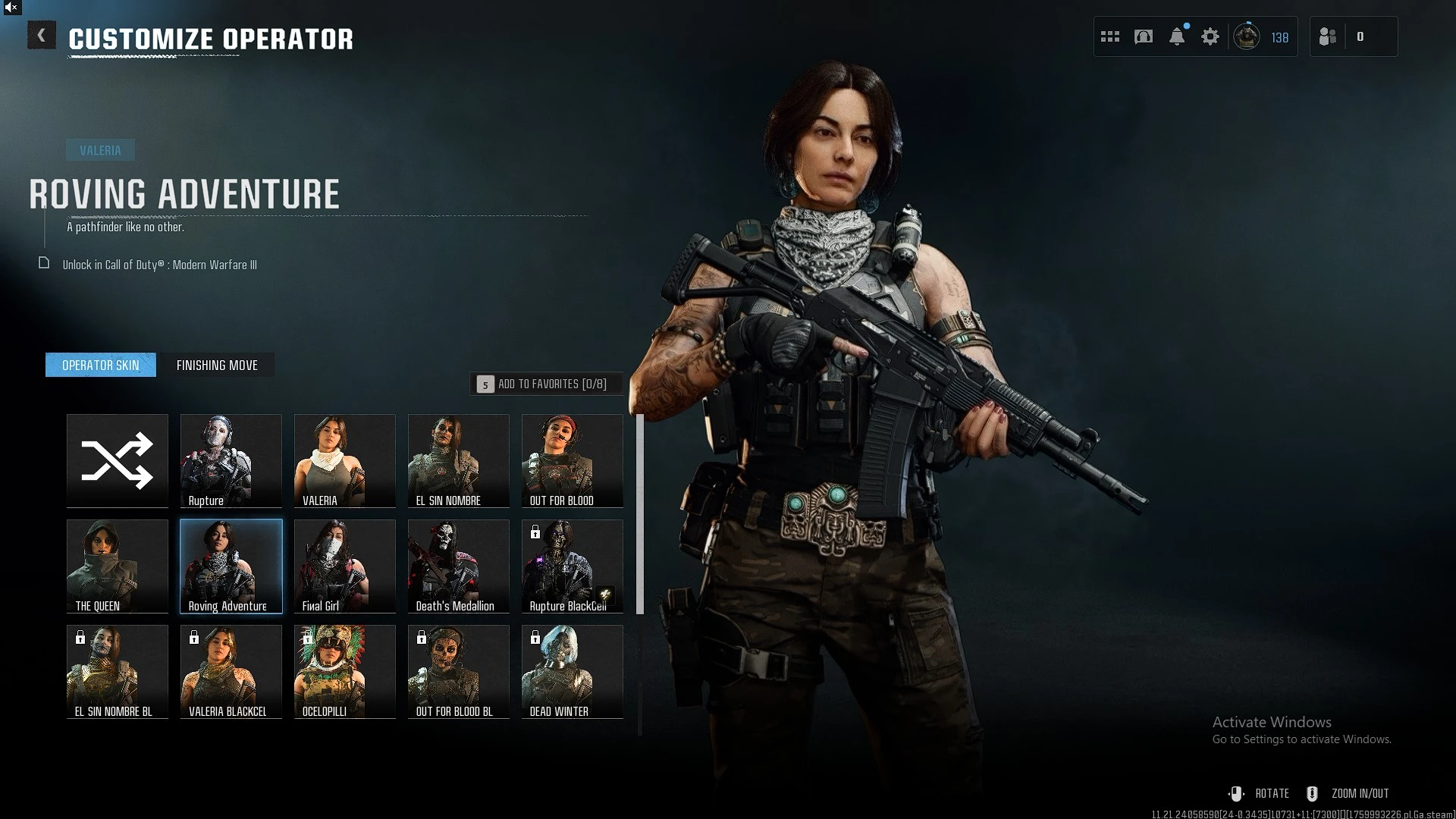The image size is (1456, 819).
Task: Switch to the Finishing Move tab
Action: point(217,366)
